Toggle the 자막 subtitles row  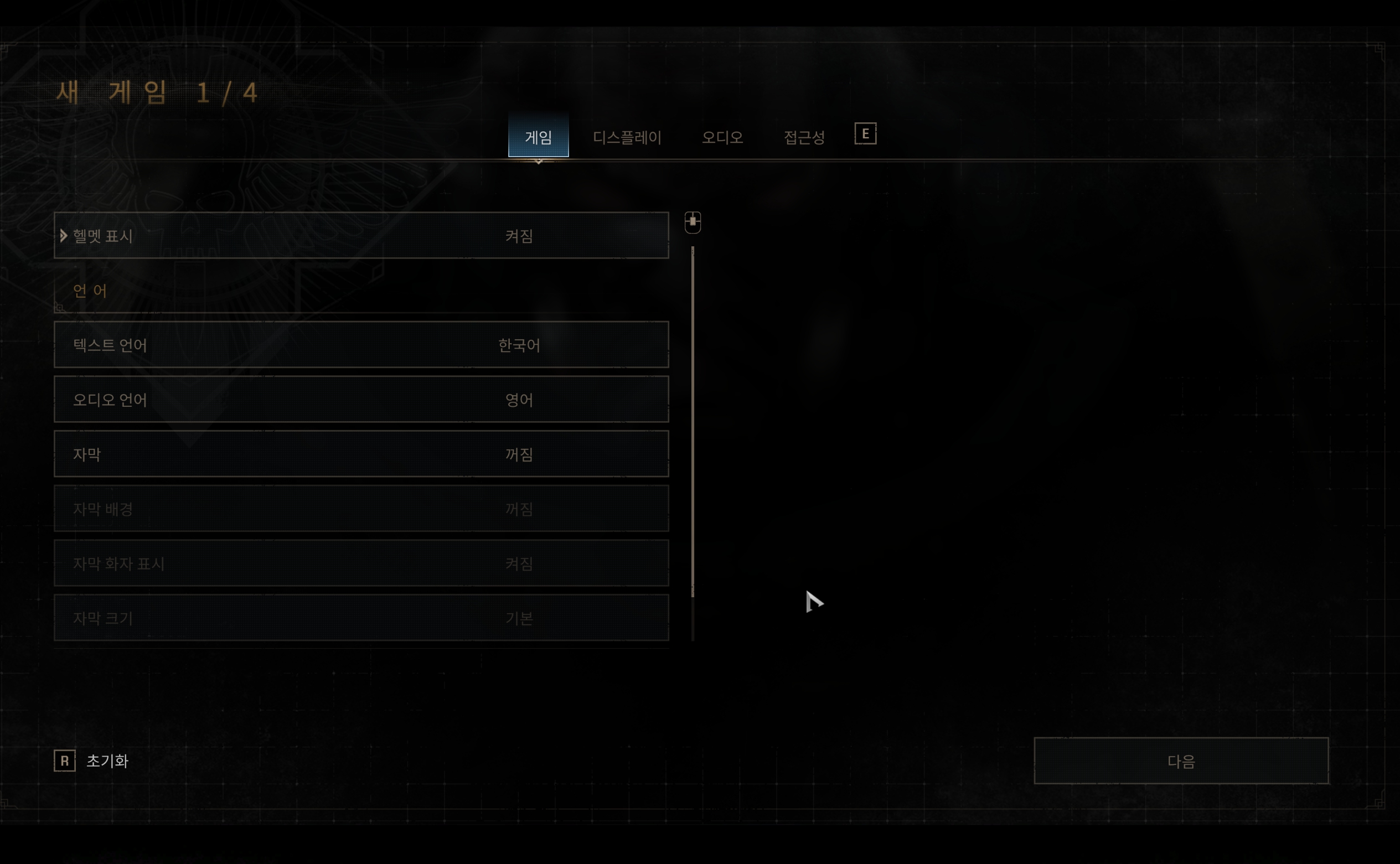coord(361,454)
